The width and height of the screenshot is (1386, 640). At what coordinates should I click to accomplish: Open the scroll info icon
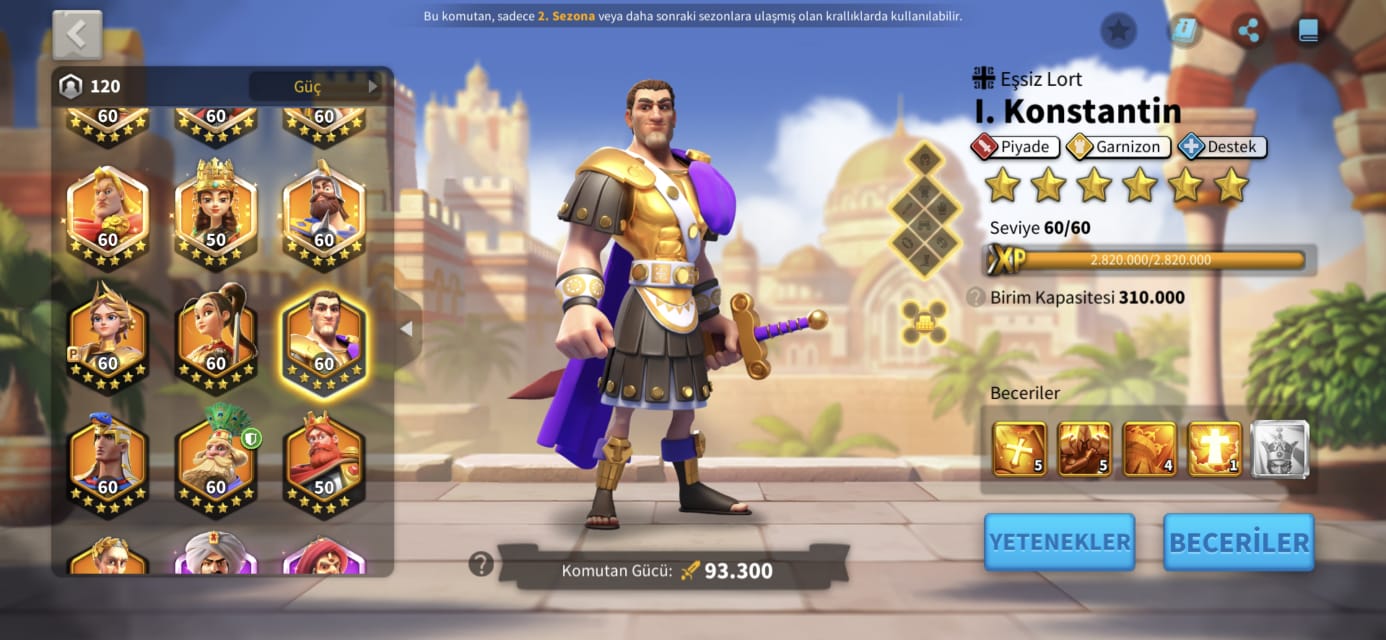pos(1184,31)
